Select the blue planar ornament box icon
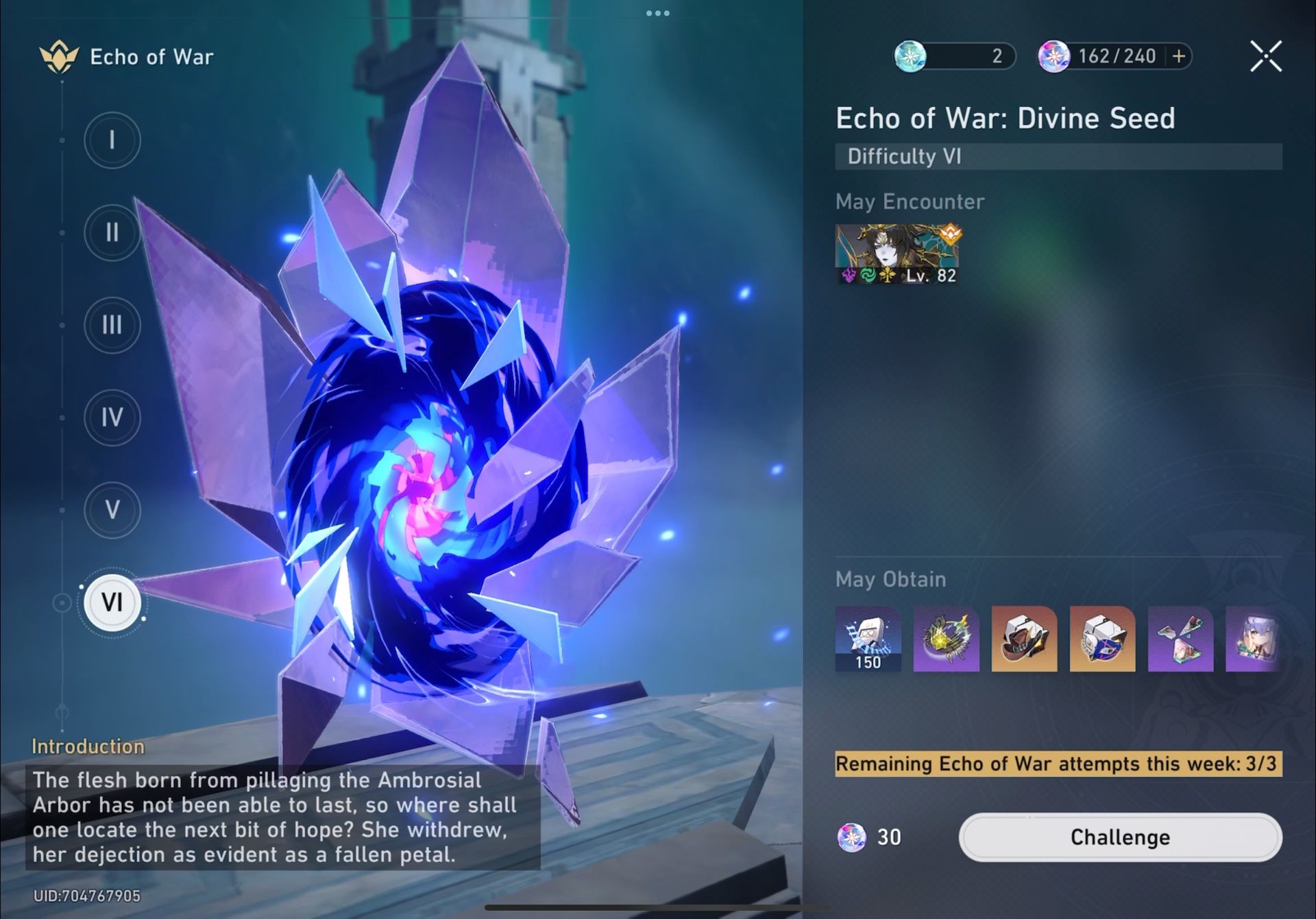Image resolution: width=1316 pixels, height=919 pixels. (1101, 641)
